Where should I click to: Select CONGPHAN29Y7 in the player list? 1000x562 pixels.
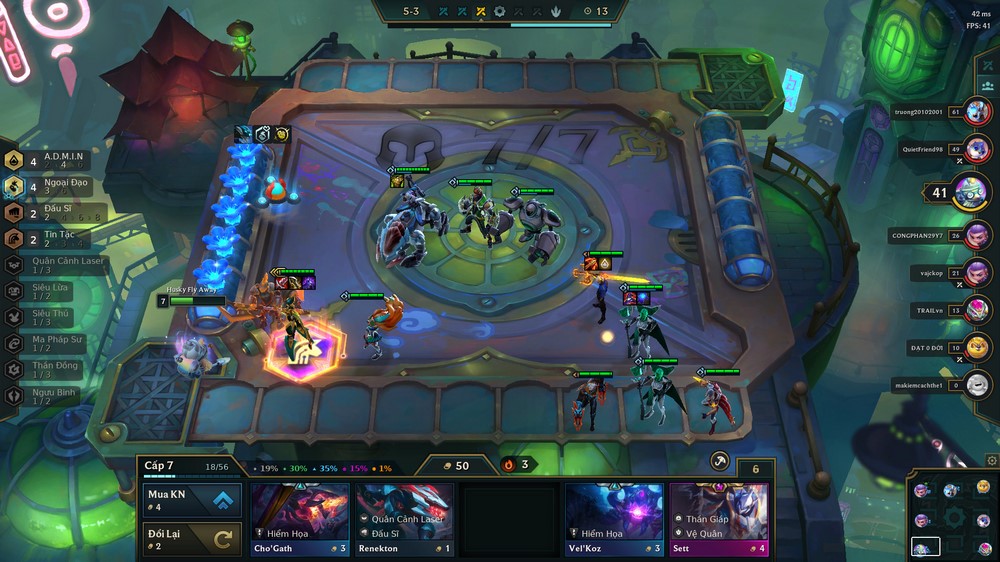click(x=978, y=236)
